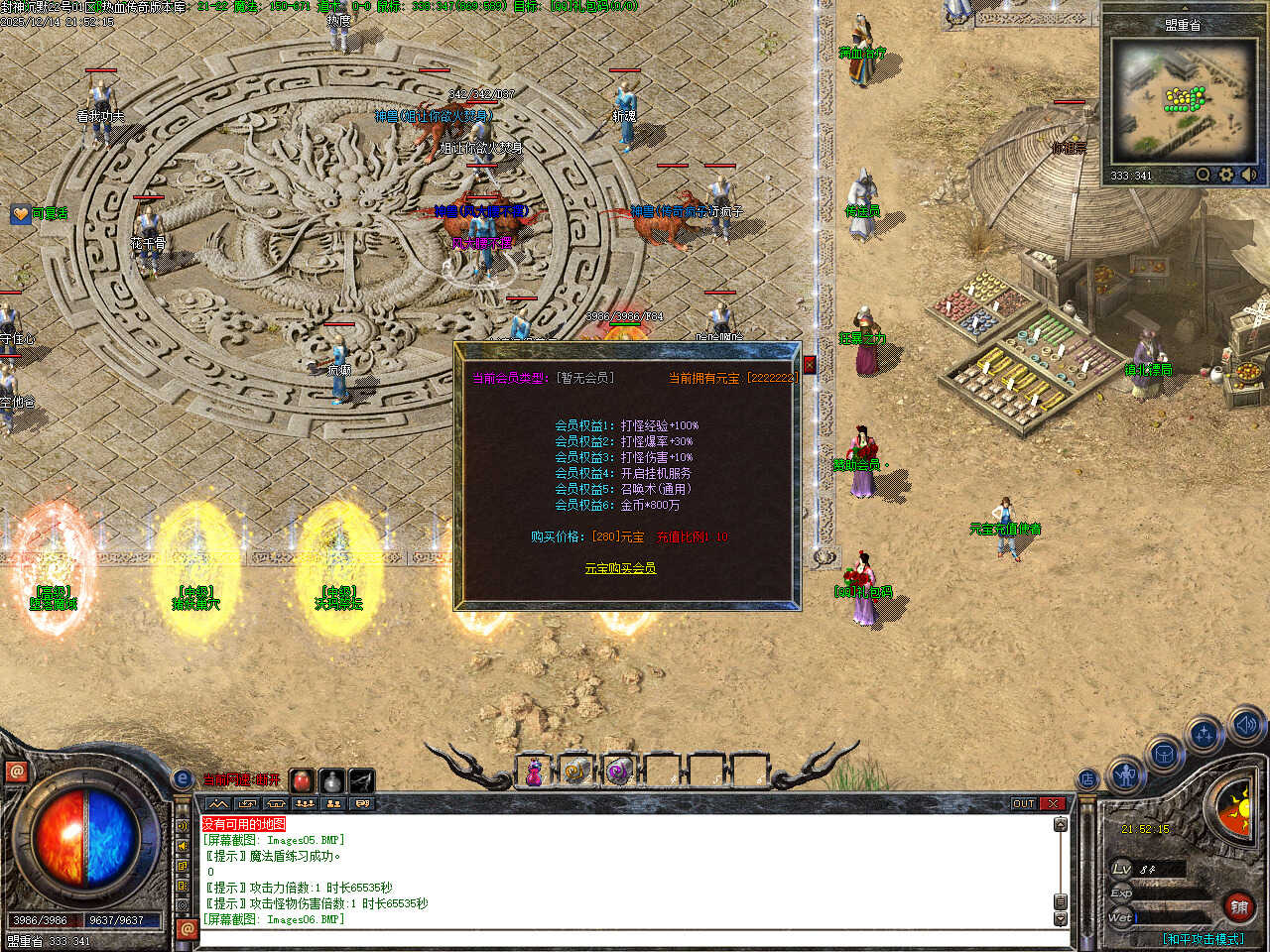Open the character equipment round button
Image resolution: width=1270 pixels, height=952 pixels.
(x=1125, y=774)
